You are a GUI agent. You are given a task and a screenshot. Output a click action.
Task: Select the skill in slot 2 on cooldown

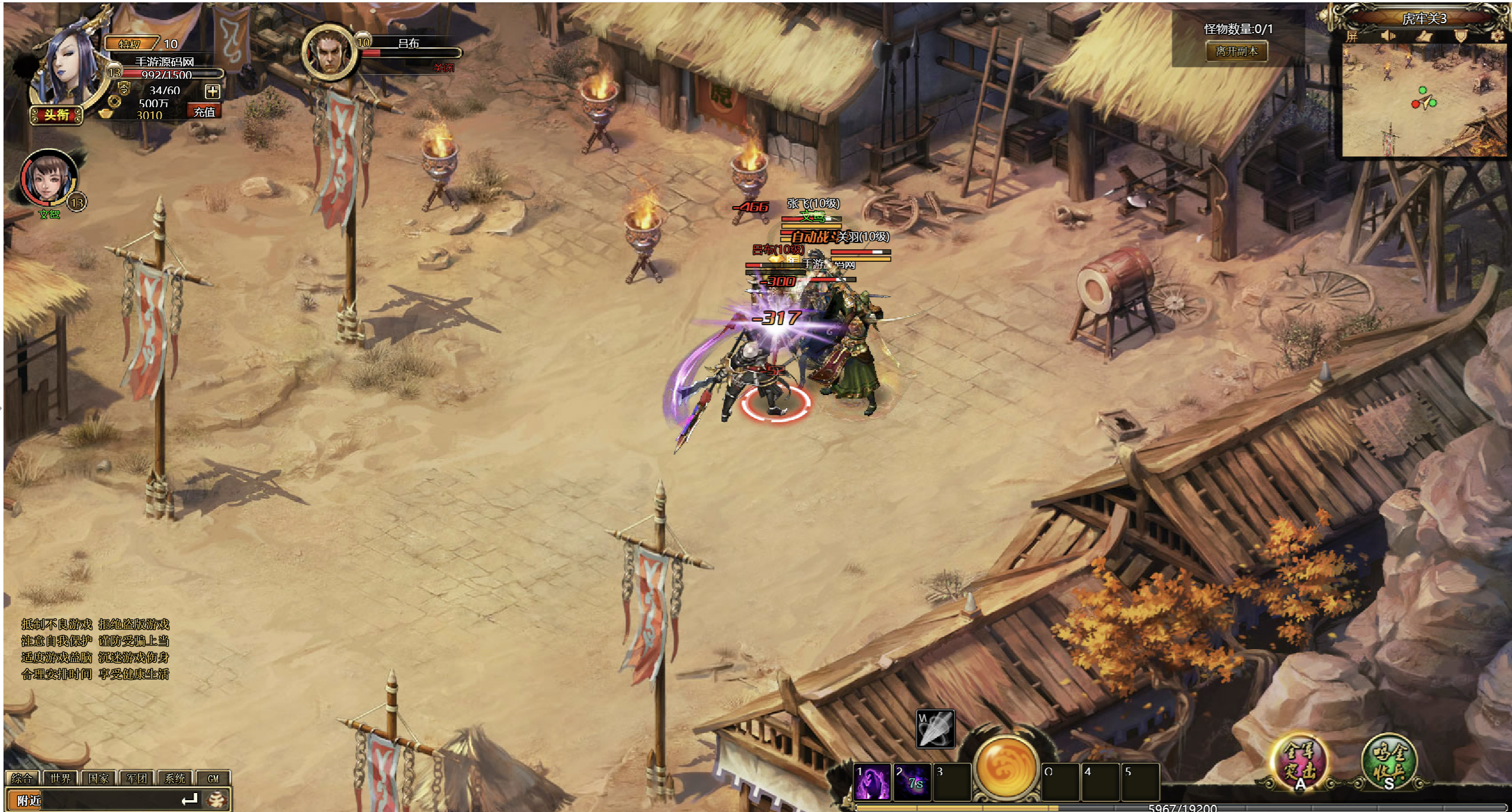[912, 781]
